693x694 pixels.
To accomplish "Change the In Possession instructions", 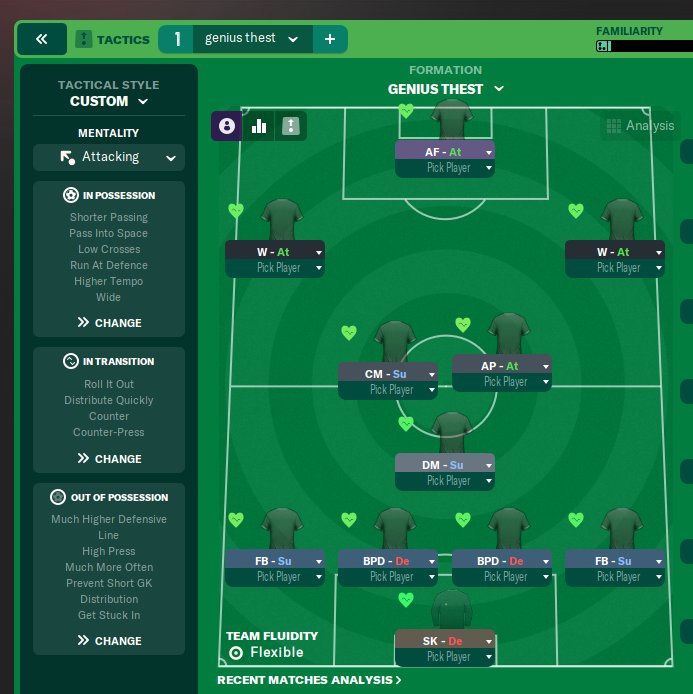I will click(x=109, y=323).
